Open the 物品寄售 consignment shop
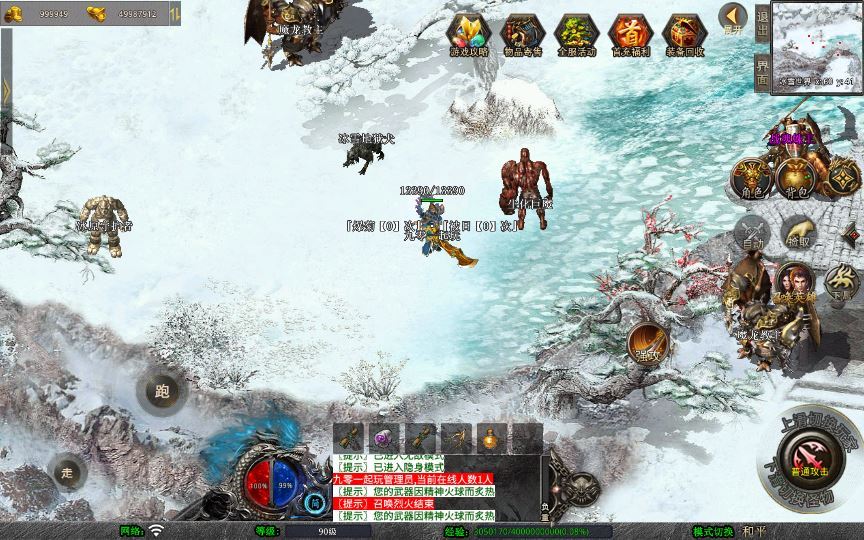This screenshot has width=864, height=540. [x=521, y=34]
